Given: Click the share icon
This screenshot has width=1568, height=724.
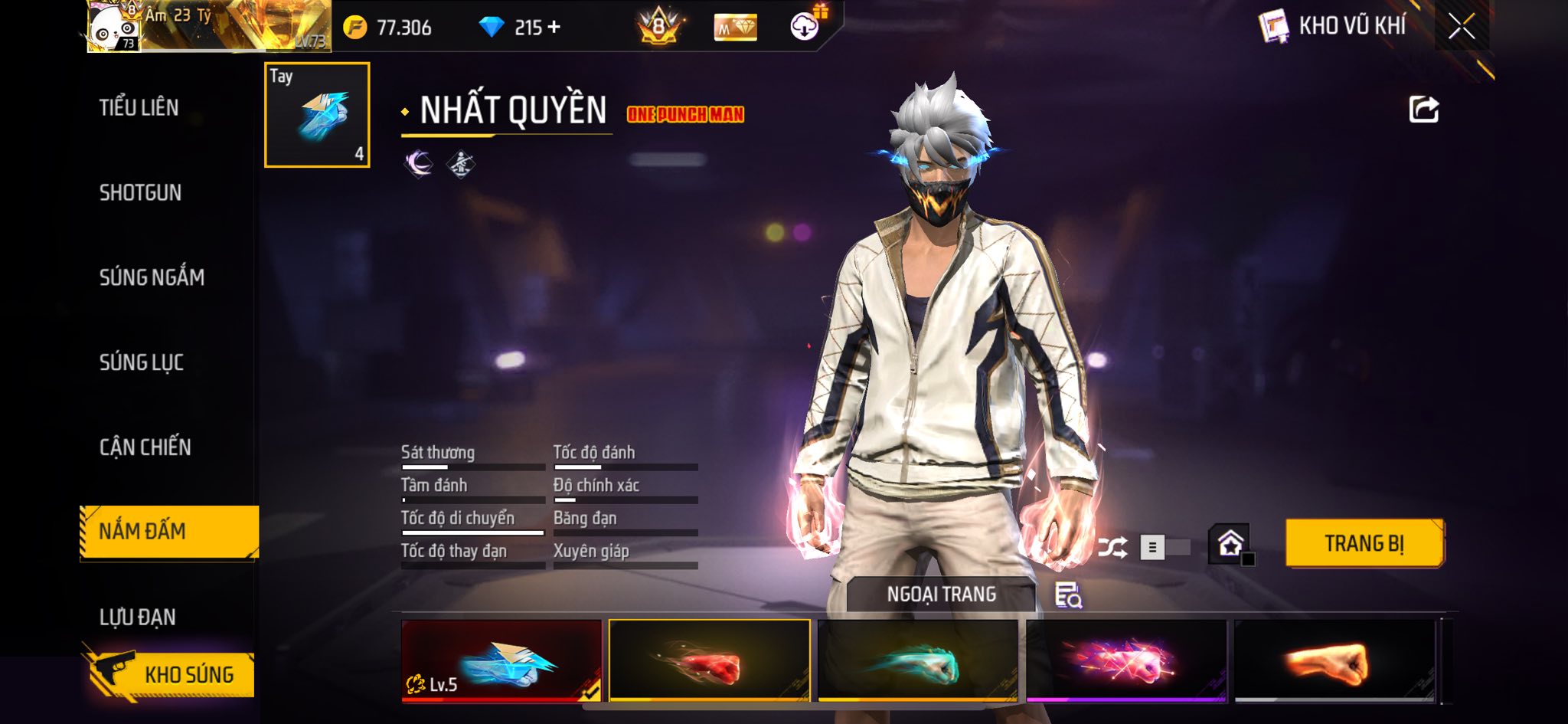Looking at the screenshot, I should pyautogui.click(x=1423, y=110).
